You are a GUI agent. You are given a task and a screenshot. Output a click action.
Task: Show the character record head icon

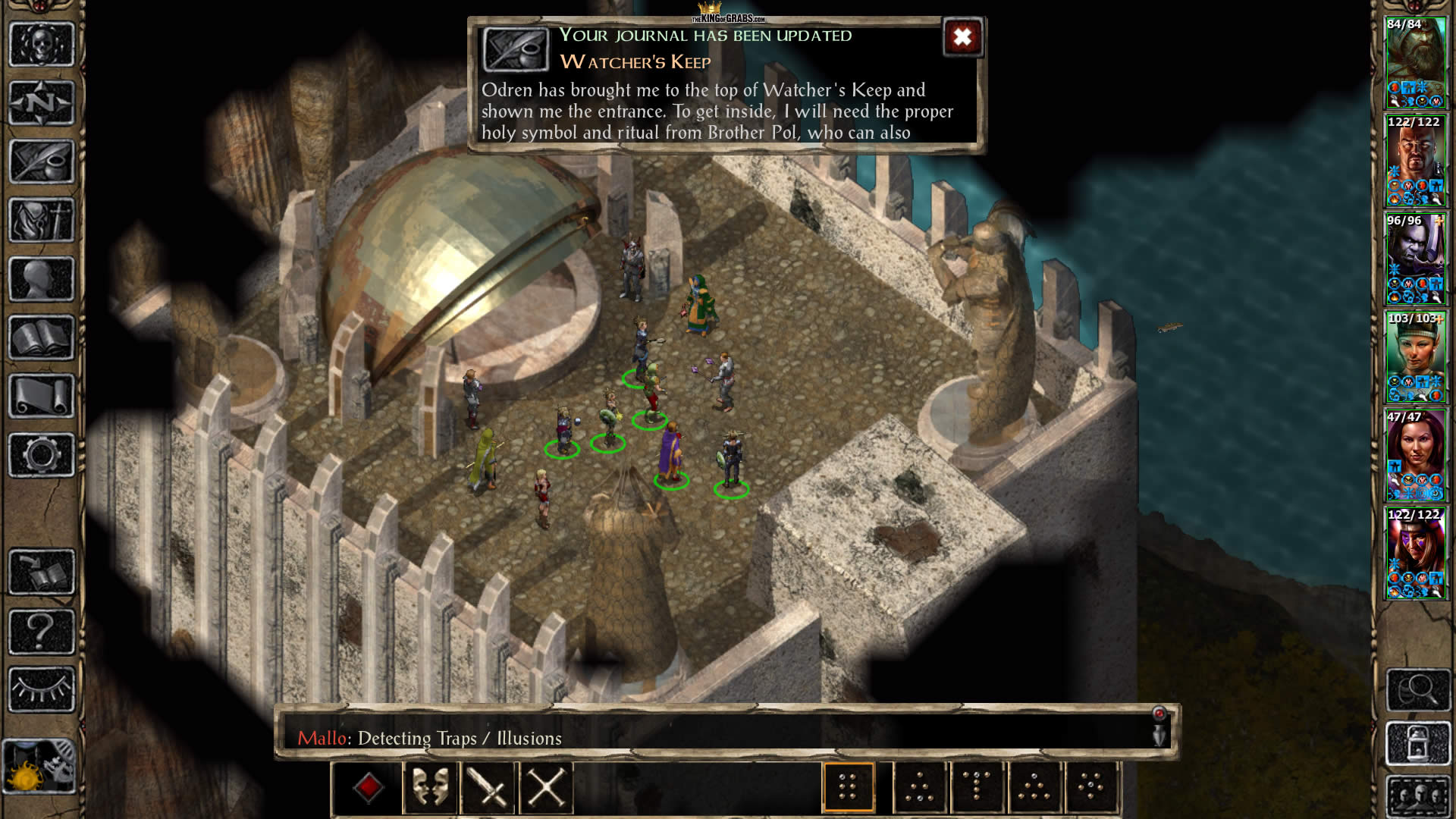coord(42,279)
